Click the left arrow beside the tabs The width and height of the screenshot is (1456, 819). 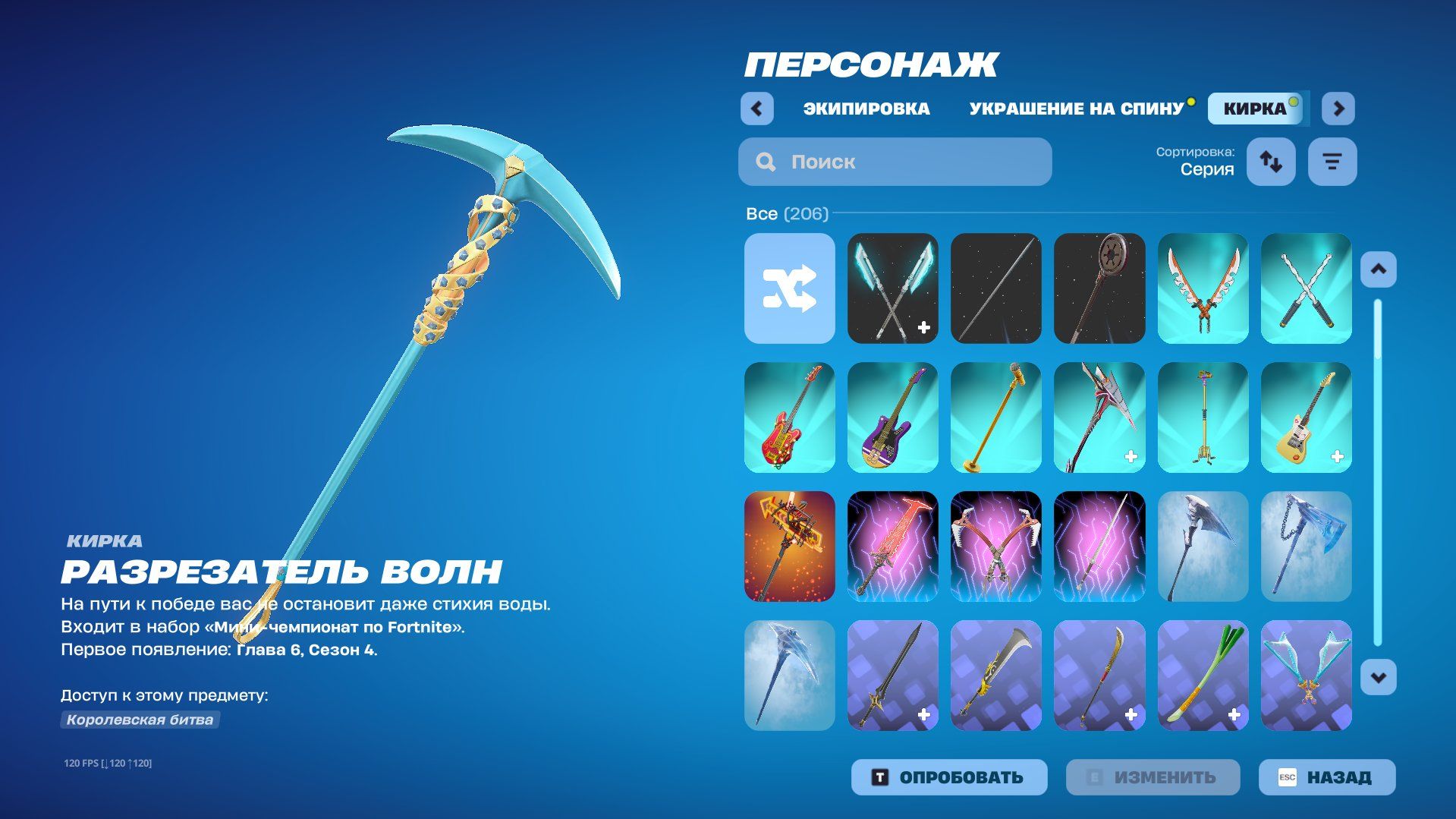tap(756, 109)
